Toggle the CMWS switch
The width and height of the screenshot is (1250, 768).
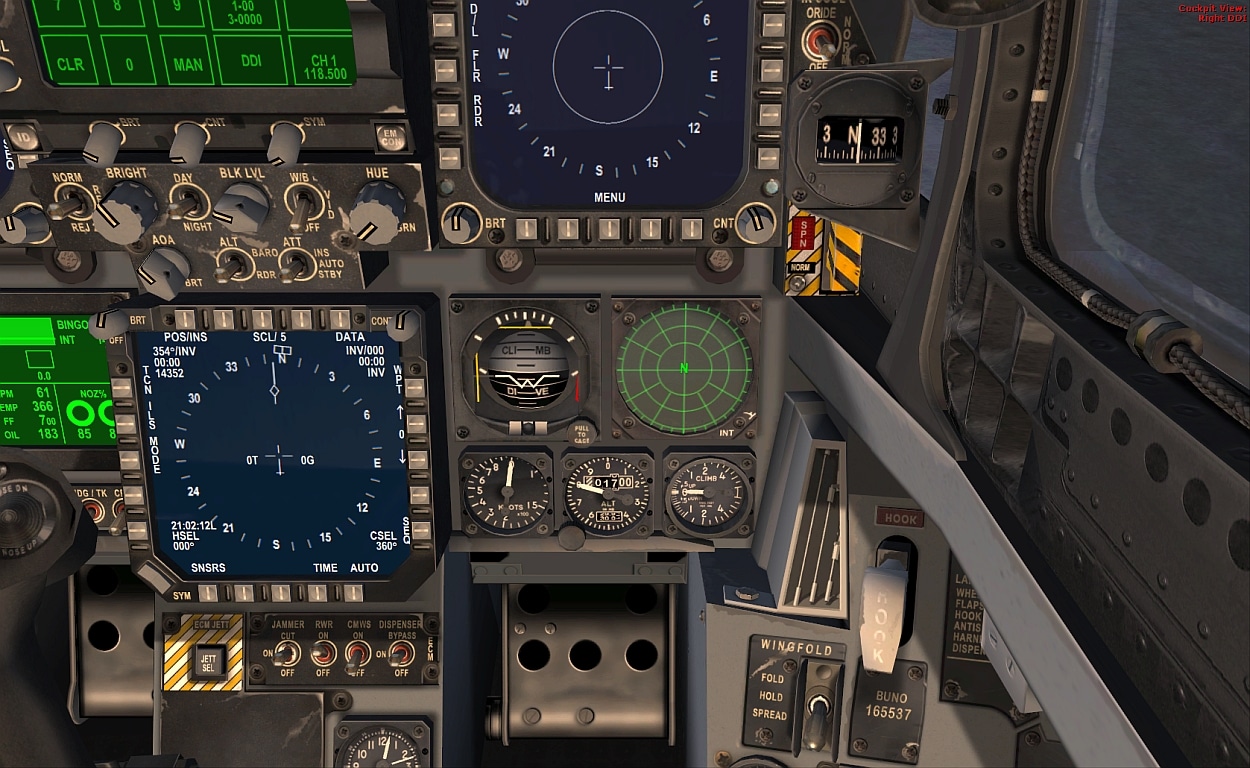point(358,655)
